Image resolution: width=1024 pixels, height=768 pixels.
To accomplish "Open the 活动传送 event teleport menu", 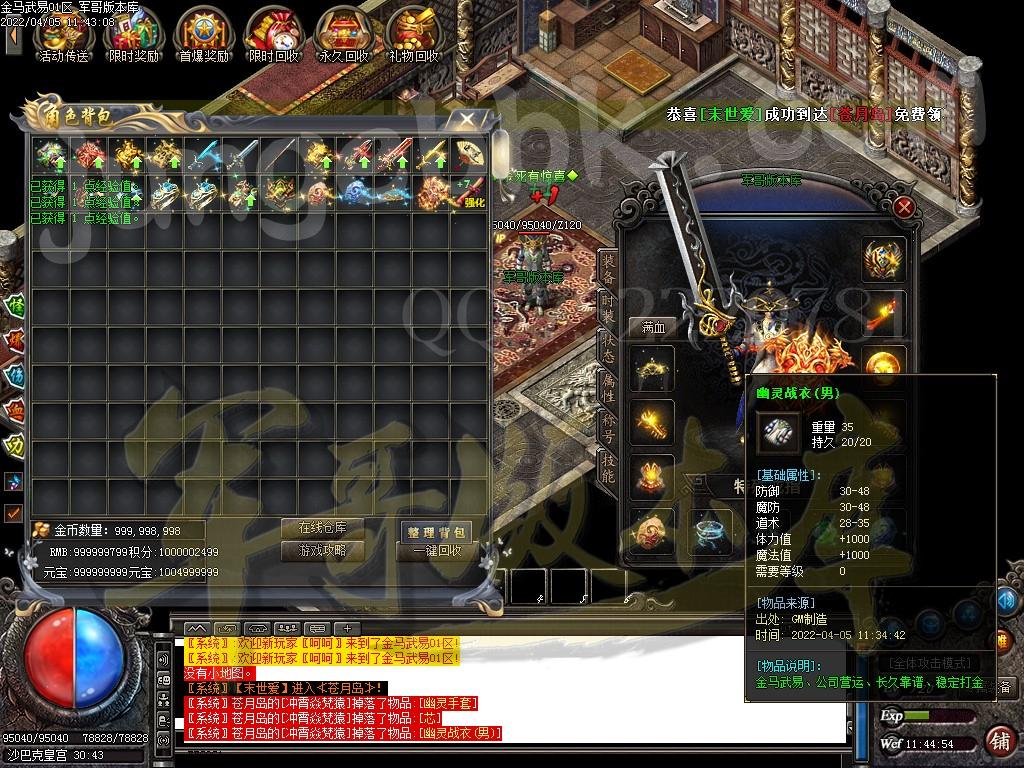I will point(63,34).
